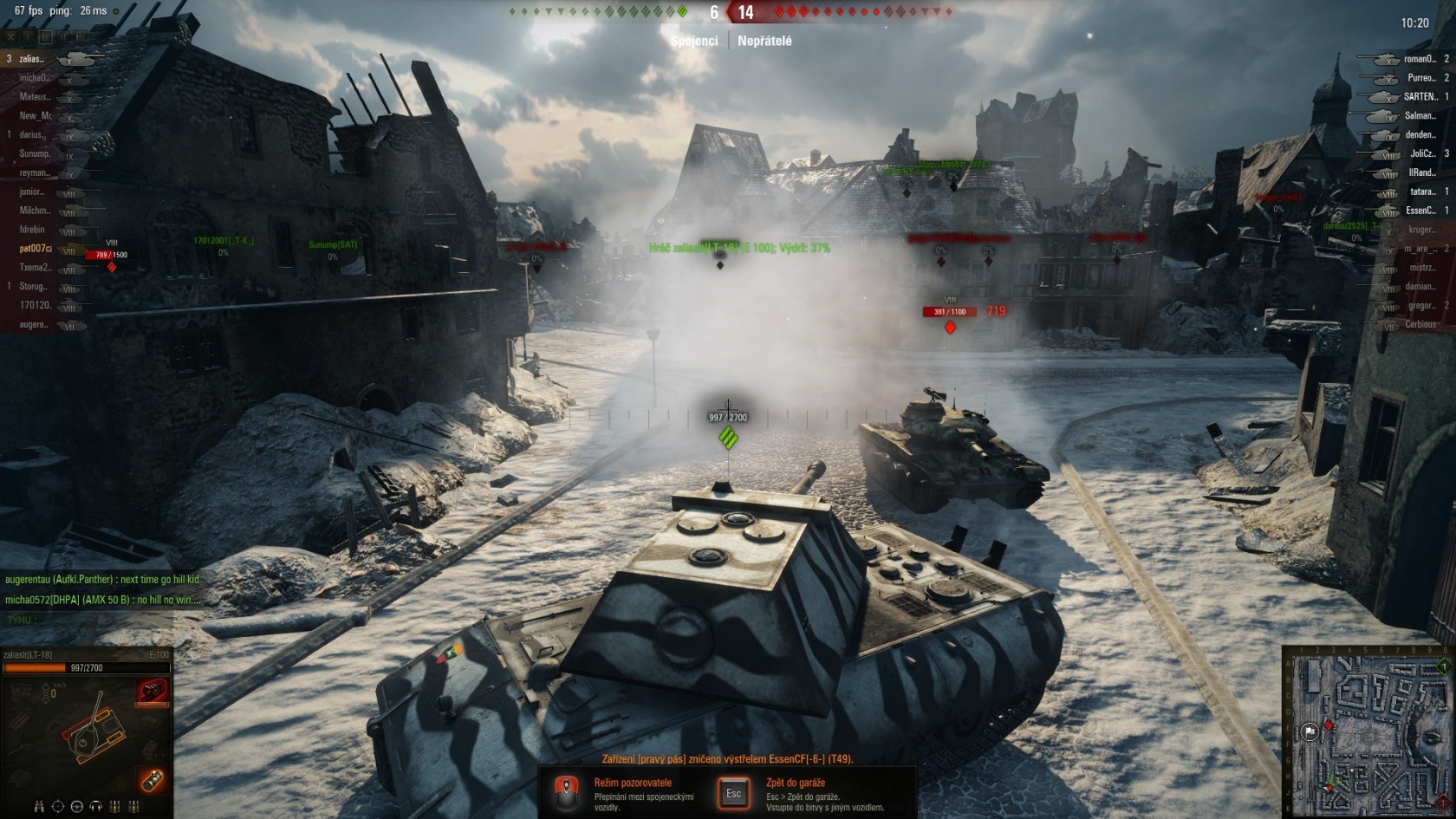
Task: Select the orange shell ammo icon
Action: 152,780
